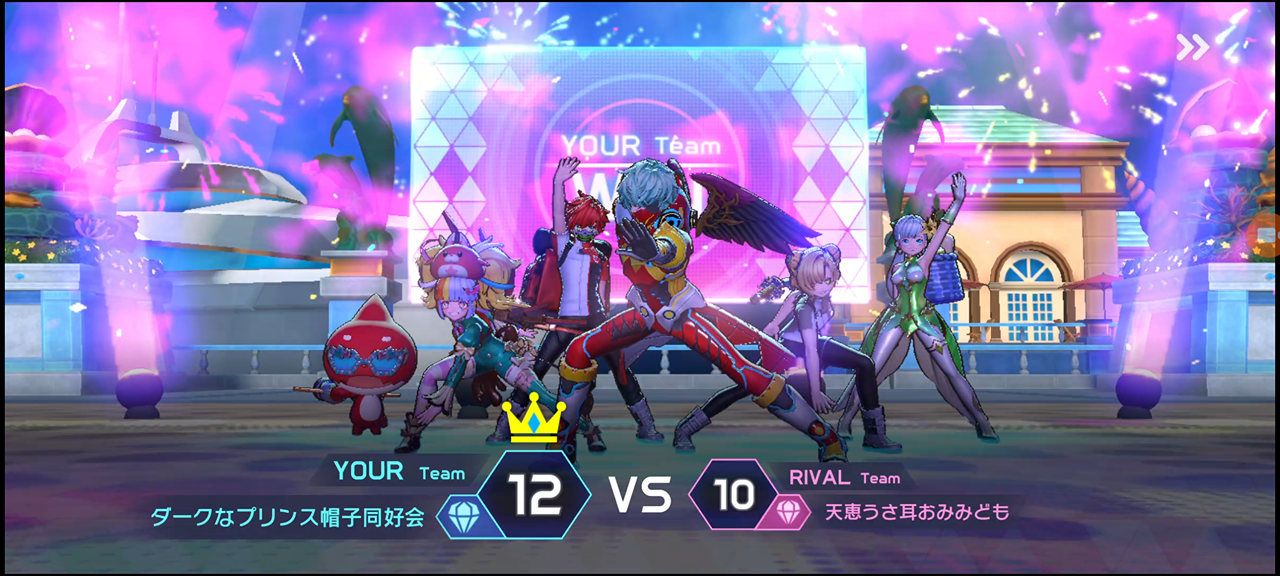Tap the orange floating overlay button

point(1268,237)
